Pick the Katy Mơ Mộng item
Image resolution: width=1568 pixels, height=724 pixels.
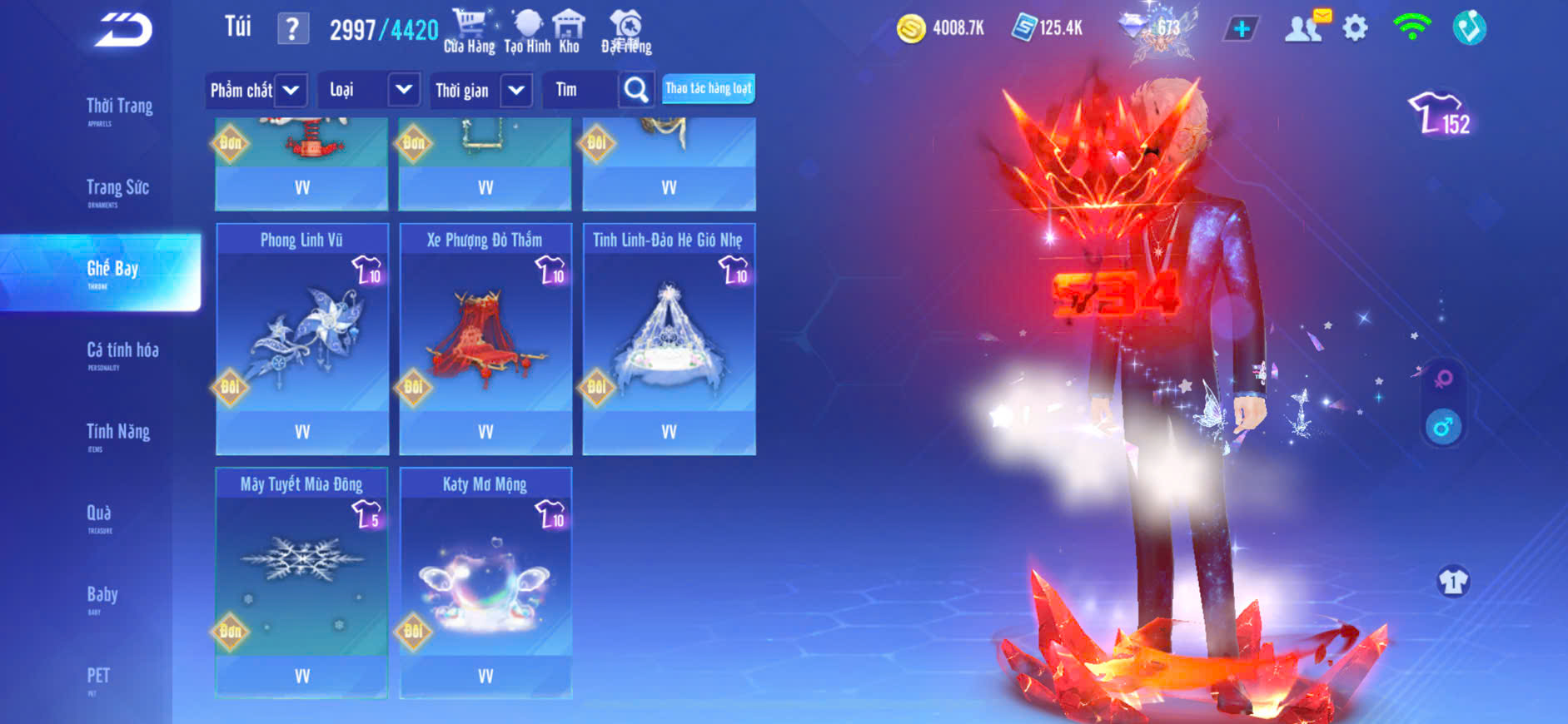pyautogui.click(x=485, y=582)
